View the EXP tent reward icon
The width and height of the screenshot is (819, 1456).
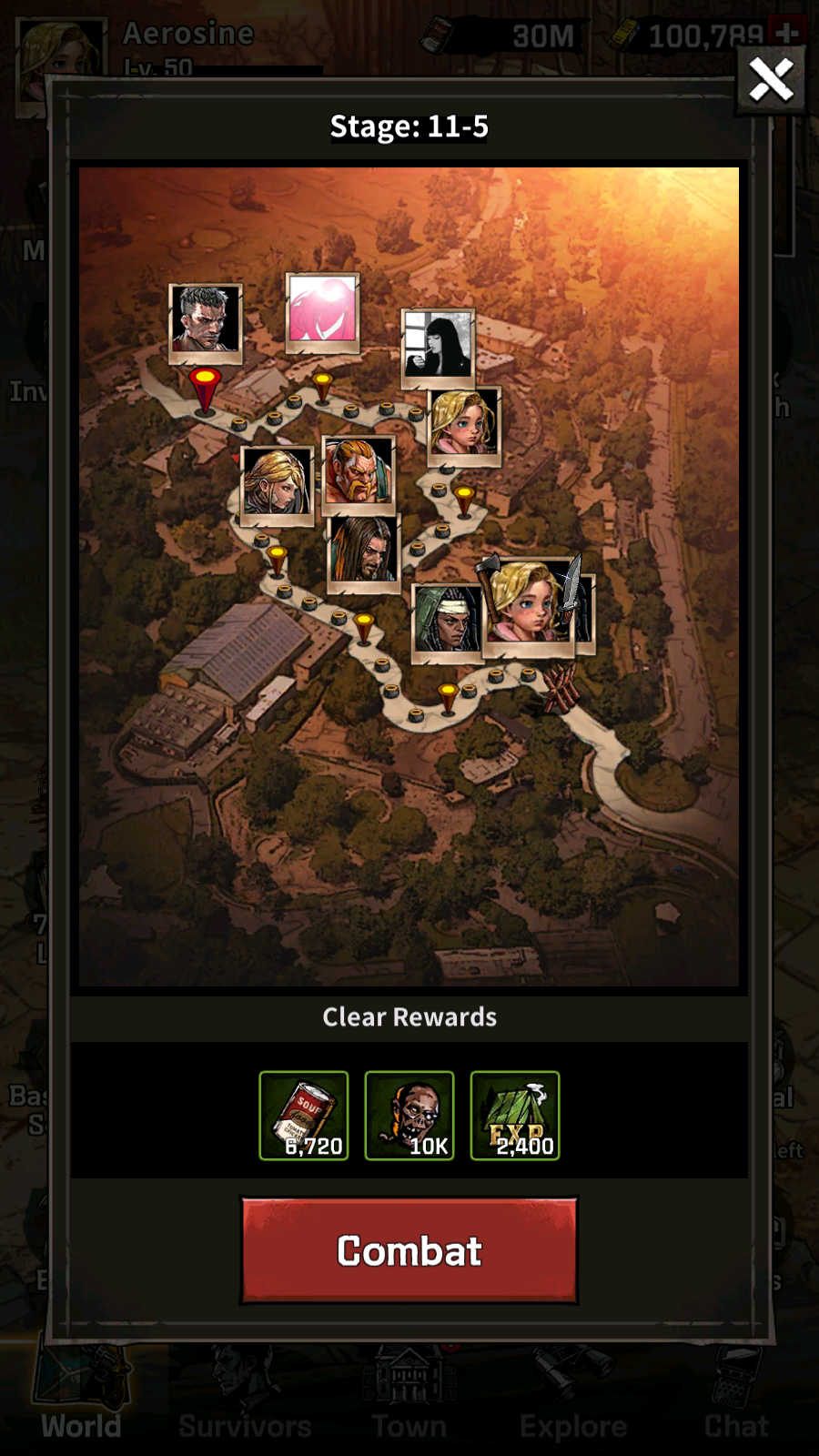515,1116
